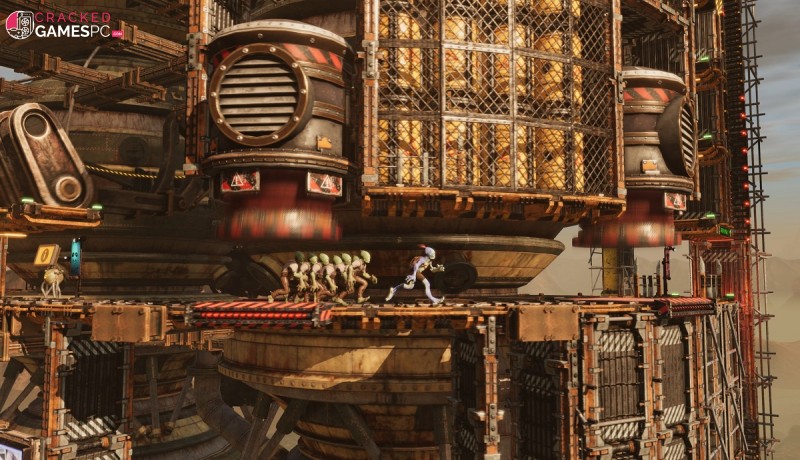Click the Cracked Games PC logo

point(64,25)
